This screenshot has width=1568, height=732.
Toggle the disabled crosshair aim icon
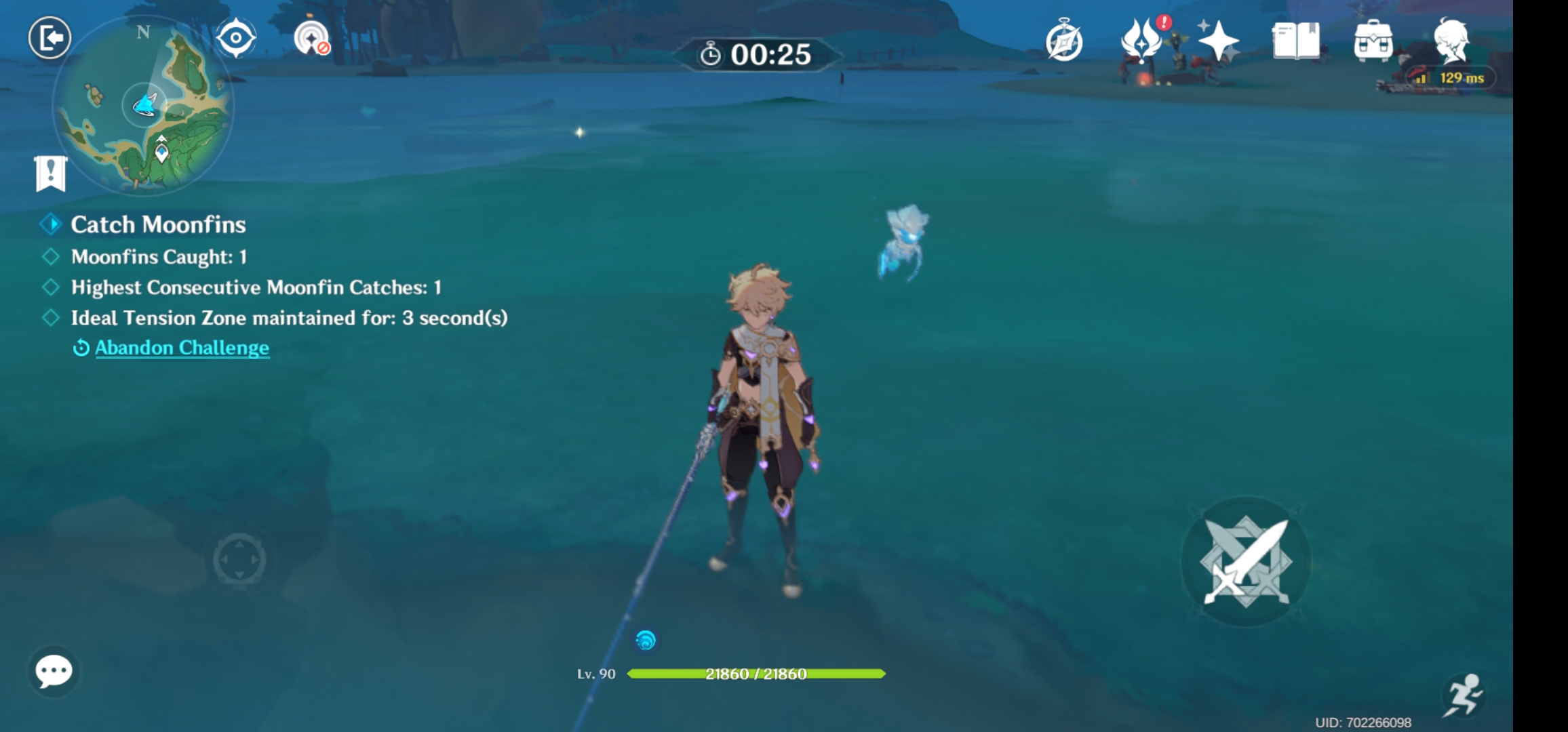click(311, 39)
